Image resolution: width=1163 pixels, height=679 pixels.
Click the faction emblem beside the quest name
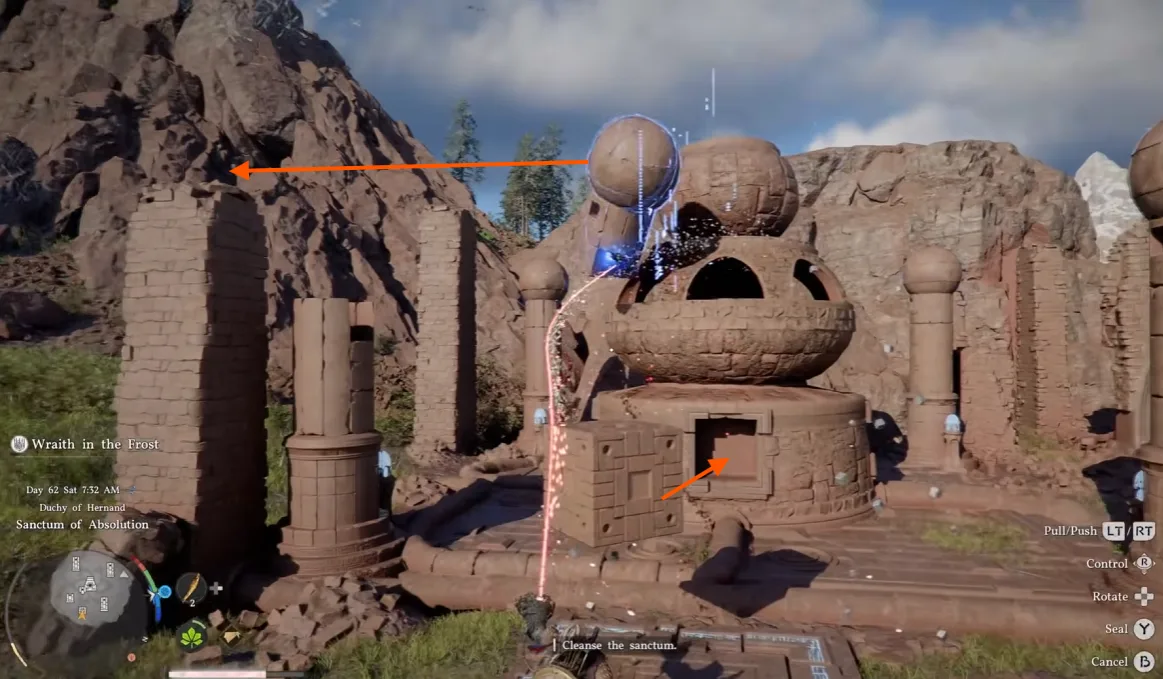pyautogui.click(x=19, y=445)
